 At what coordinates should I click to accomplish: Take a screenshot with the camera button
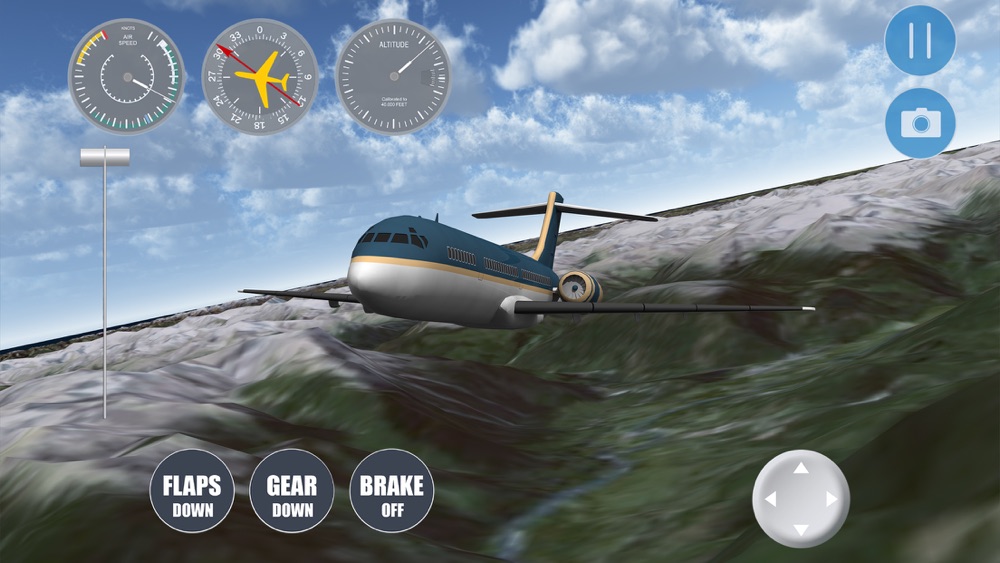(920, 123)
